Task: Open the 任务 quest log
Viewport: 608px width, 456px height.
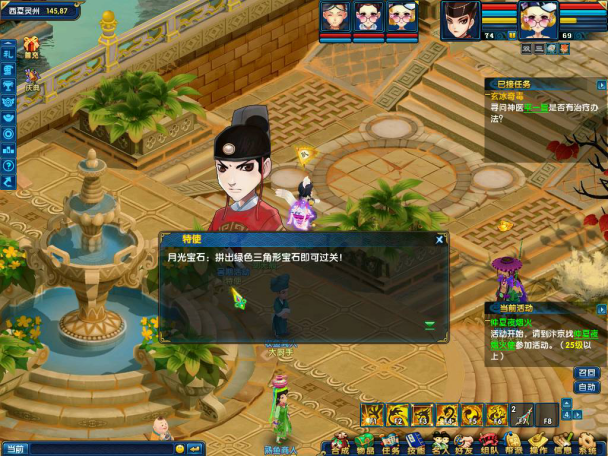Action: 390,442
